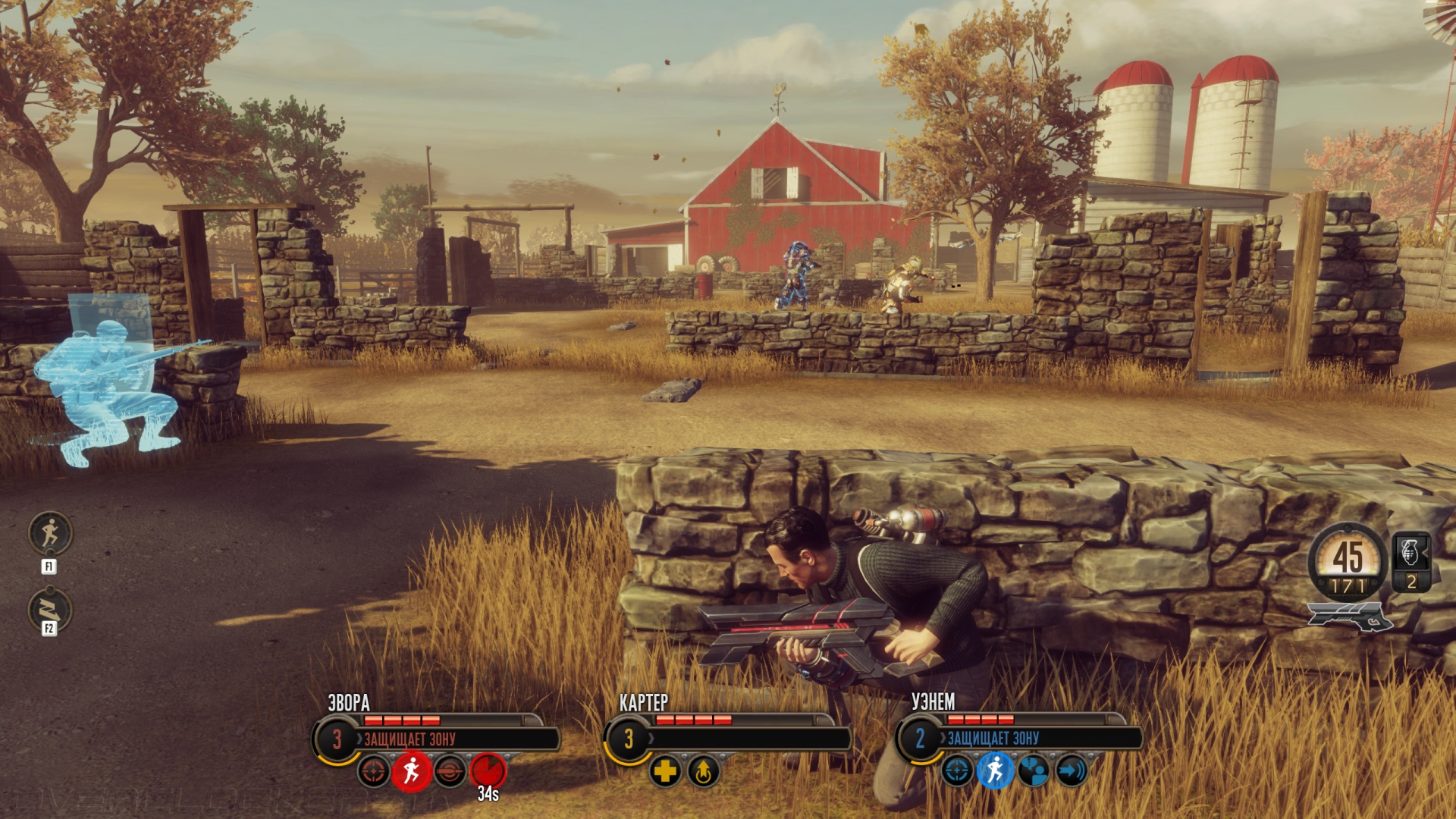Select squad member Звора's status panel

tap(455, 738)
